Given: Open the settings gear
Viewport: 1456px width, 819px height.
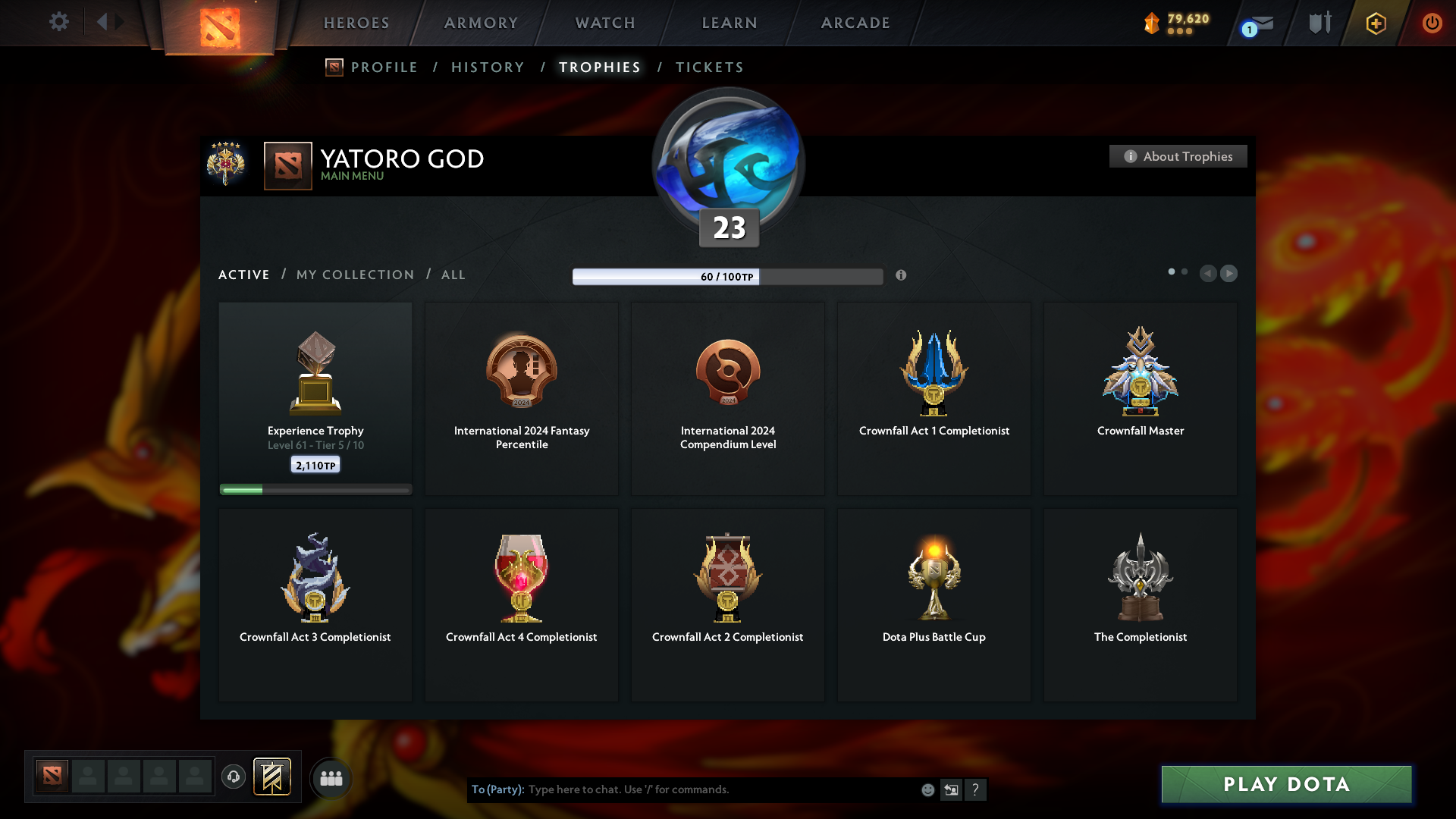Looking at the screenshot, I should [x=59, y=22].
